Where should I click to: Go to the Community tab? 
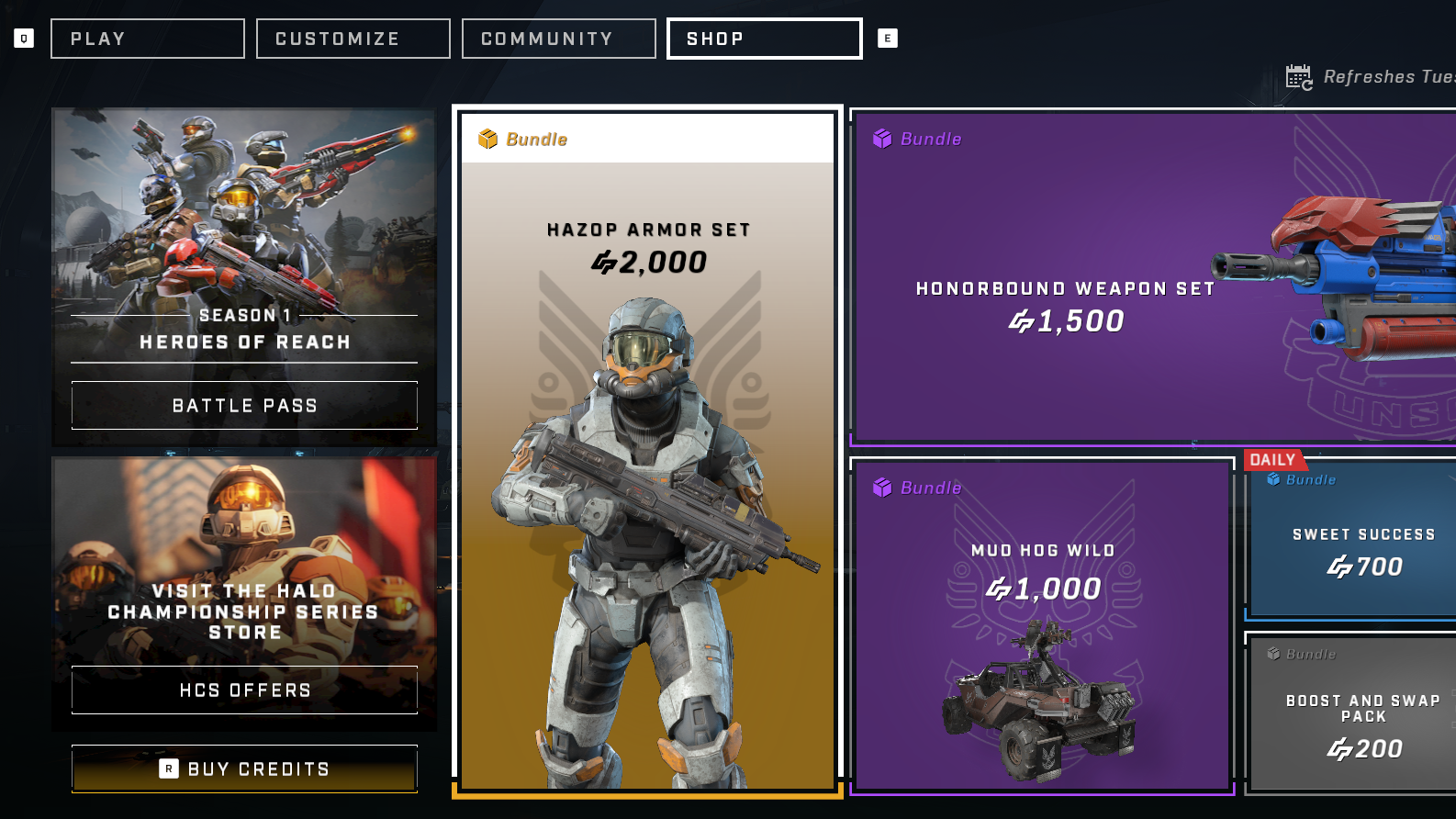coord(558,39)
